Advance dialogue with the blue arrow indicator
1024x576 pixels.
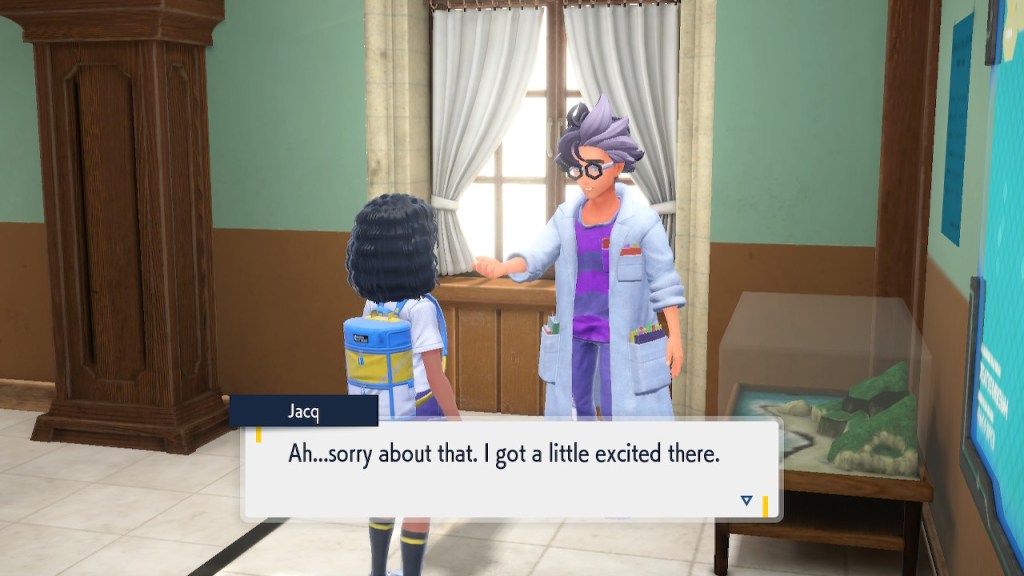746,500
